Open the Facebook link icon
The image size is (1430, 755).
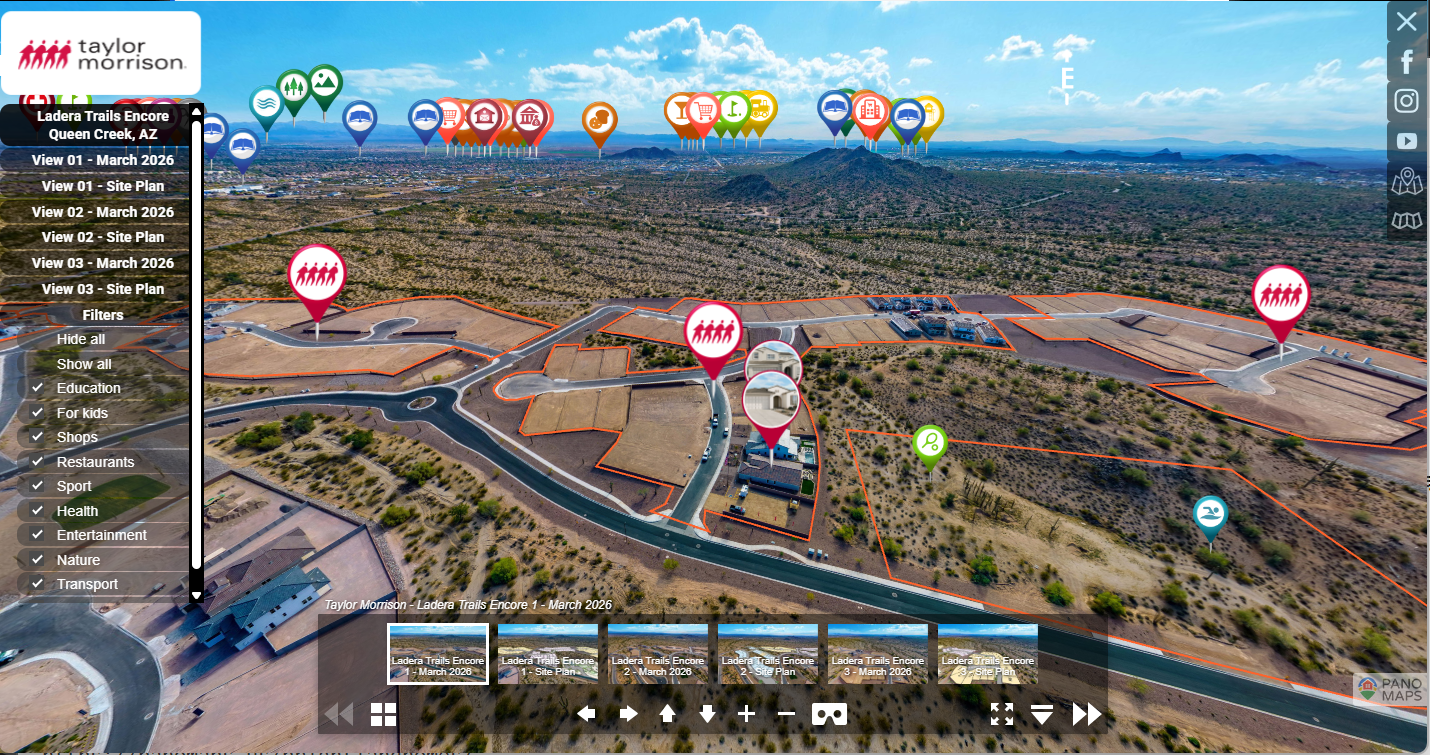[x=1407, y=62]
